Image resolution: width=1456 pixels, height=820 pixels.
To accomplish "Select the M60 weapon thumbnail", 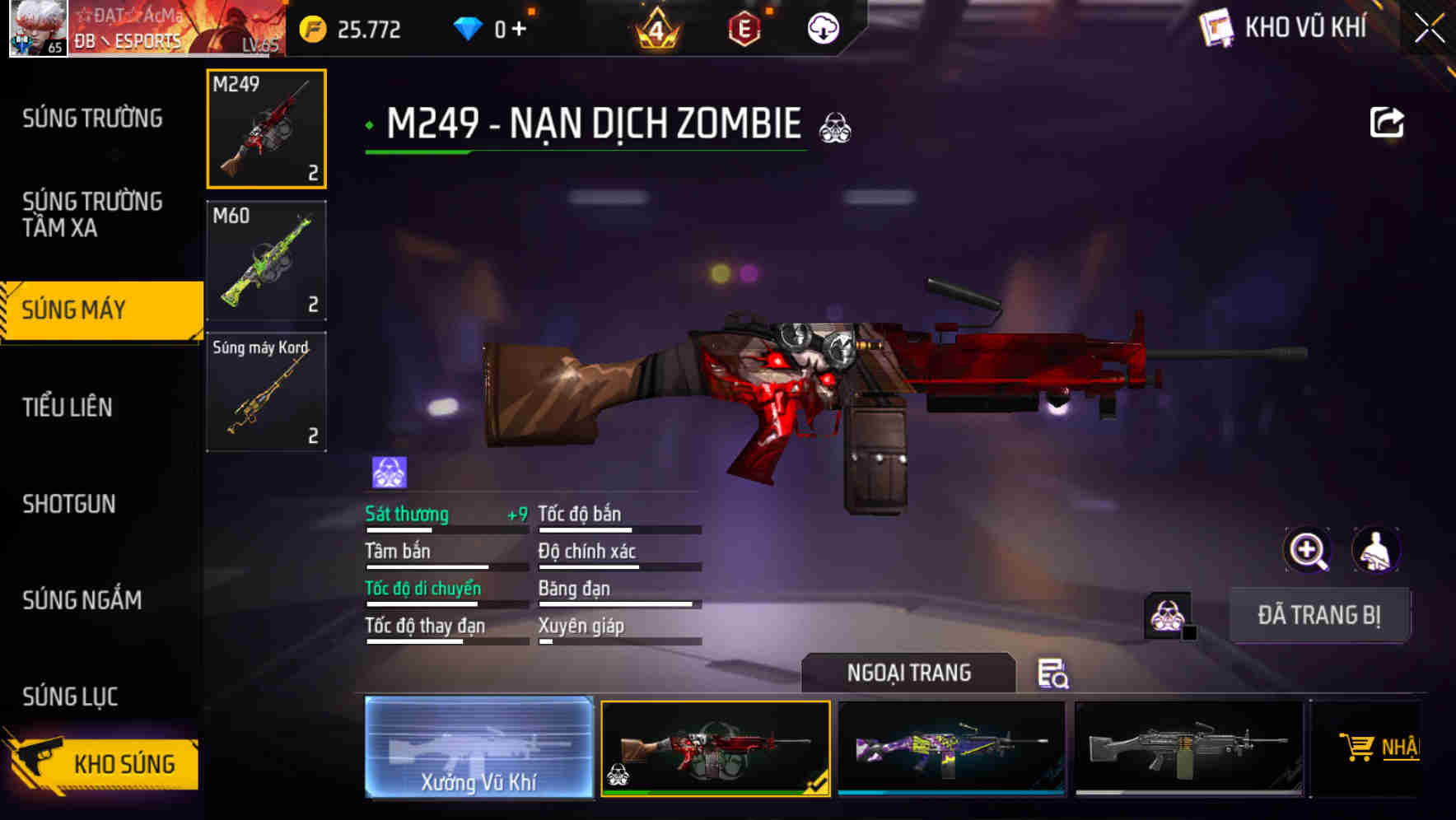I will [x=265, y=259].
